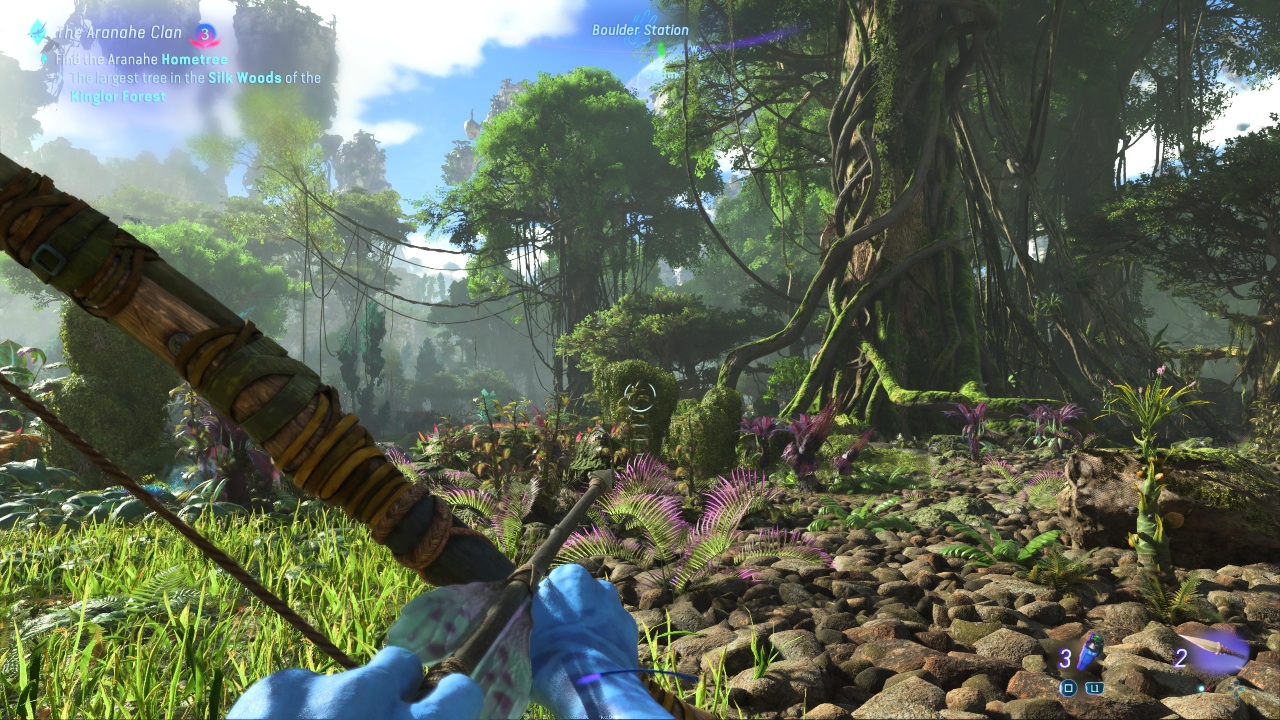This screenshot has width=1280, height=720.
Task: Click the blue diamond quest icon
Action: [x=38, y=31]
